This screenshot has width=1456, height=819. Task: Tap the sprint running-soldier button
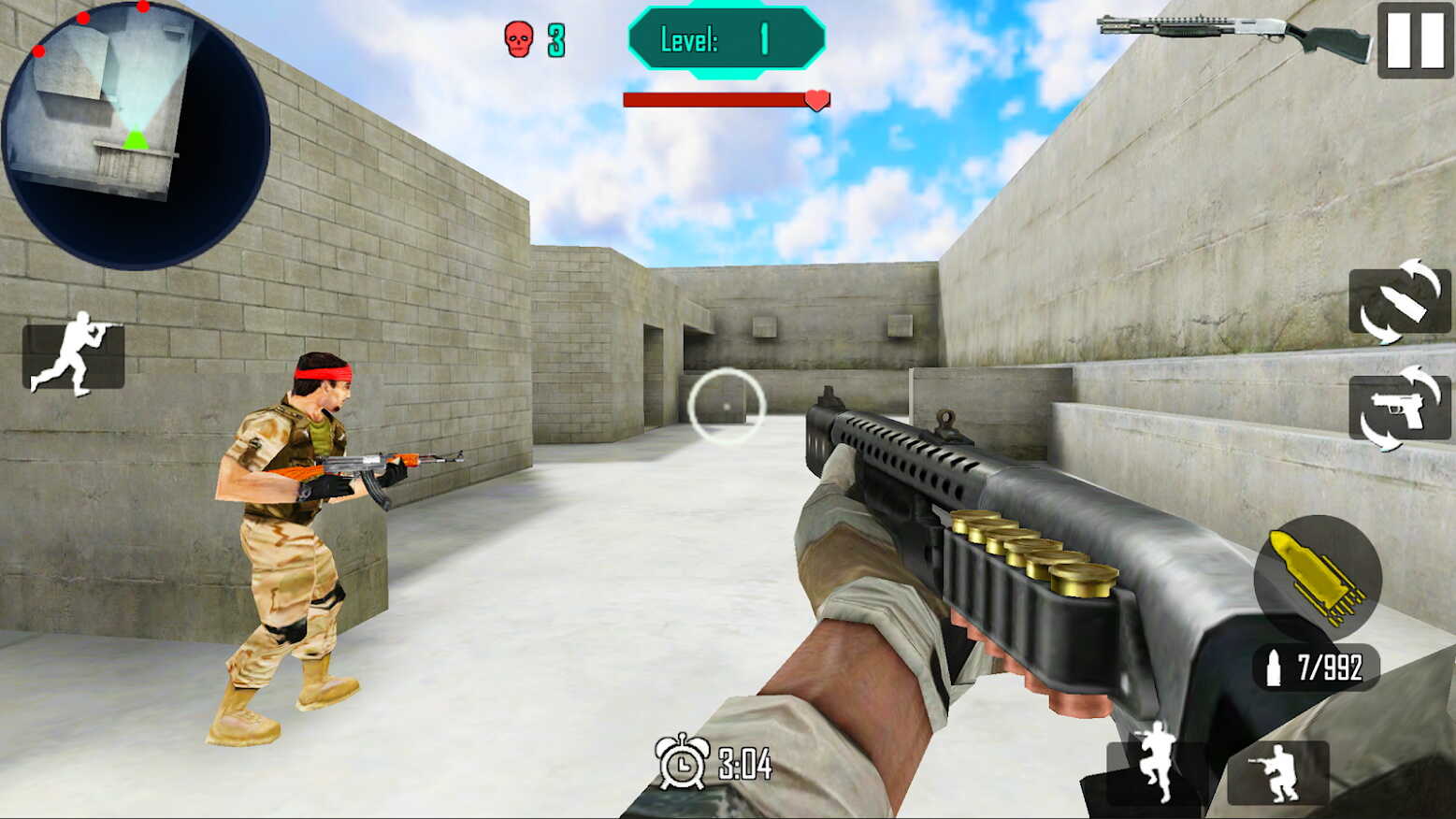click(x=73, y=355)
